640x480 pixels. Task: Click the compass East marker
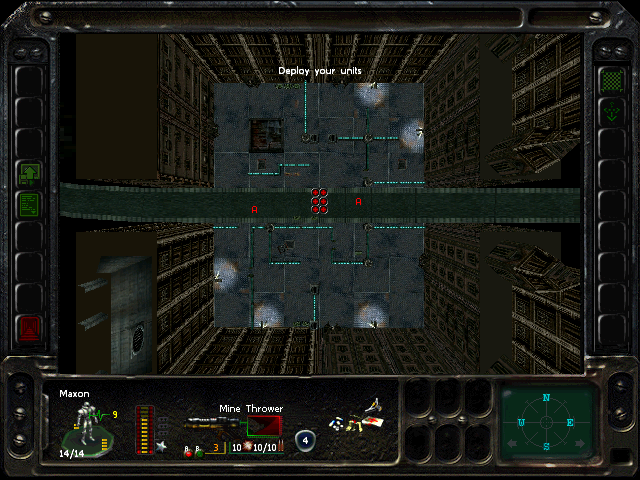click(x=571, y=423)
